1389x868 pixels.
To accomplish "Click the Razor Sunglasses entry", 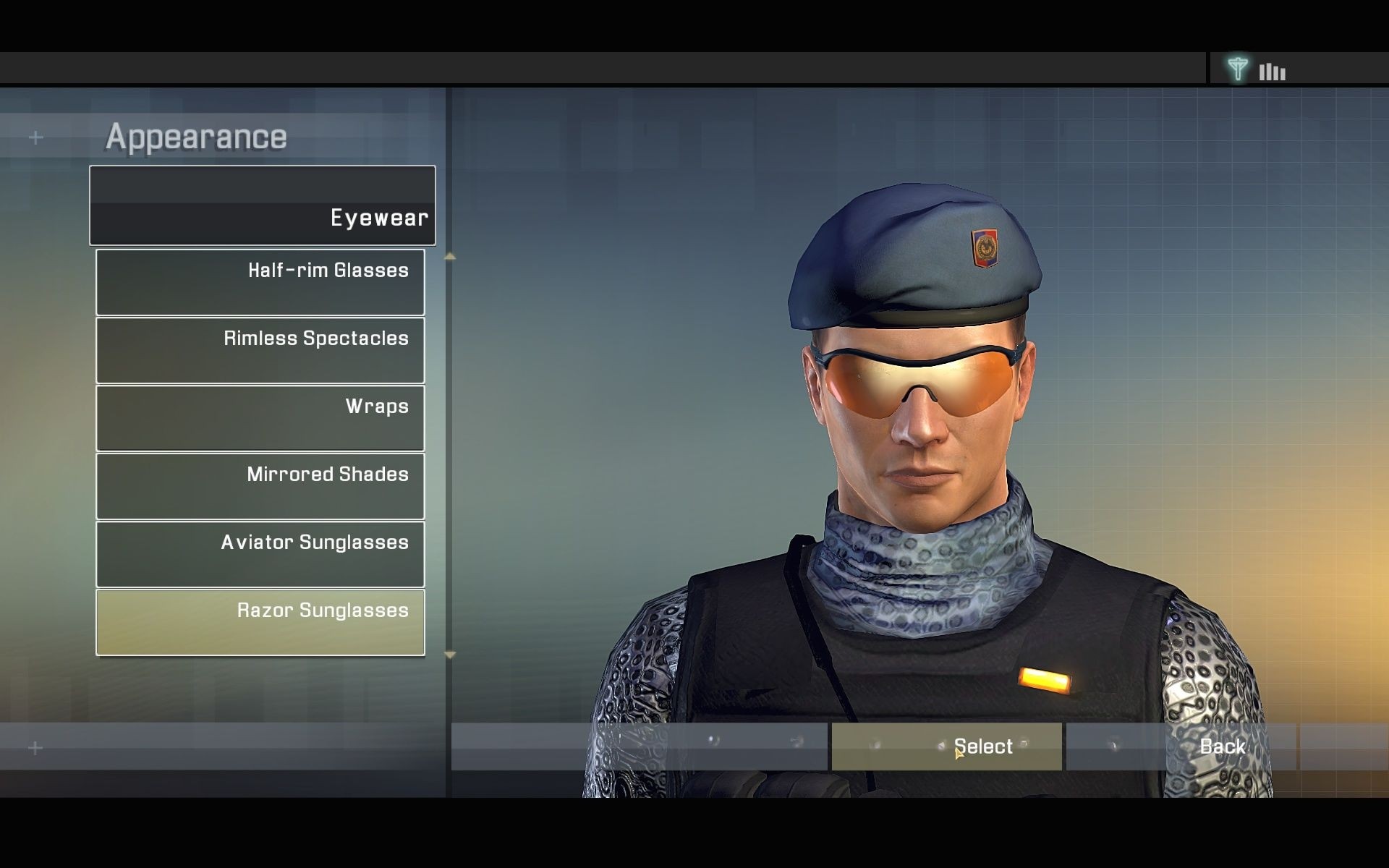I will 260,622.
